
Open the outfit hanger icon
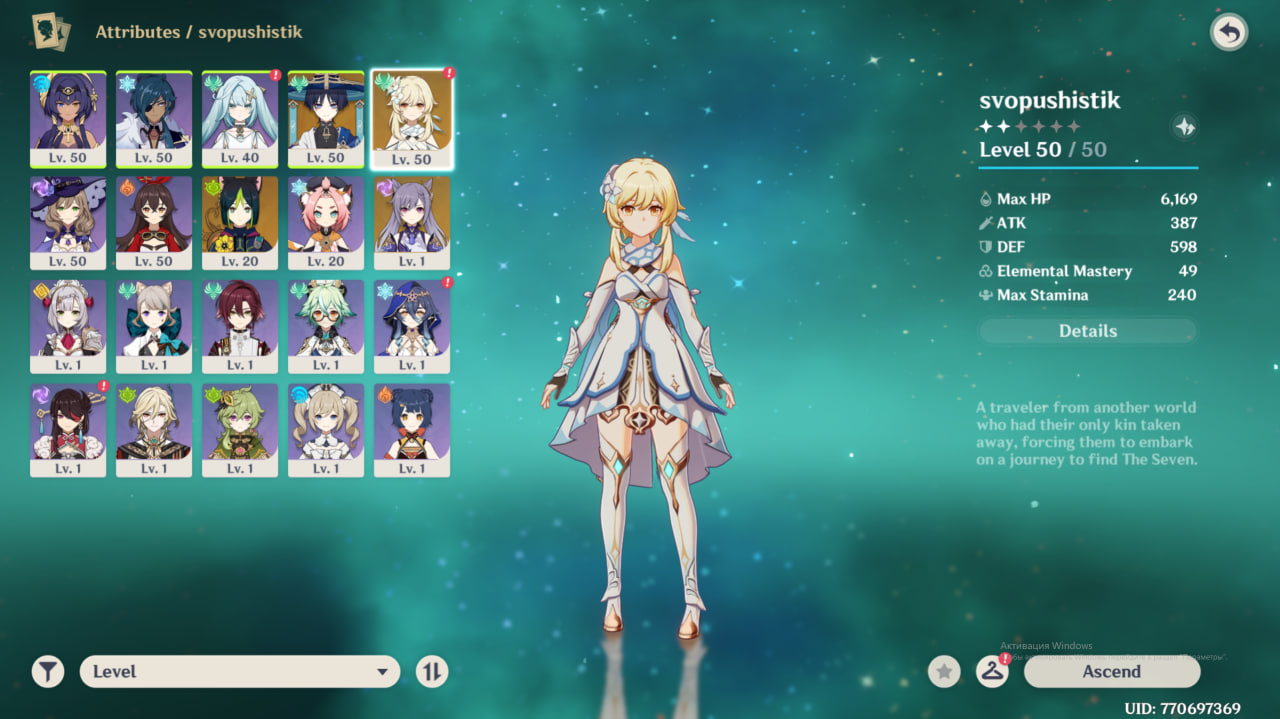tap(991, 672)
